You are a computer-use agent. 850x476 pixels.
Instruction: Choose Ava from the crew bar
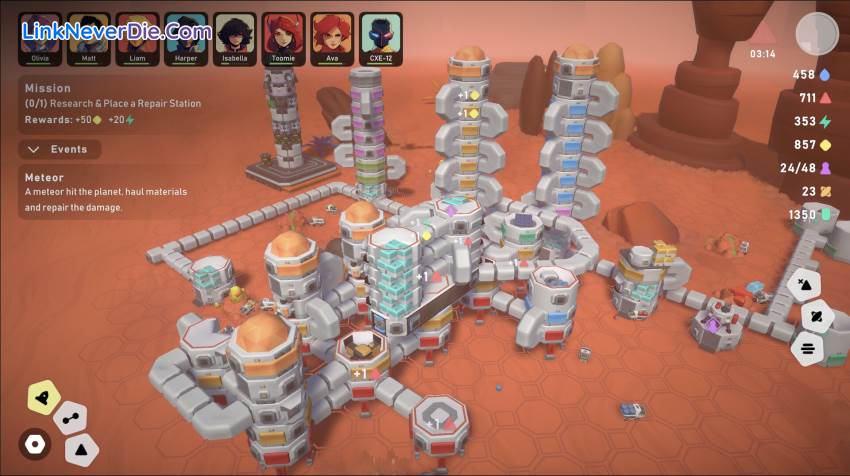332,34
